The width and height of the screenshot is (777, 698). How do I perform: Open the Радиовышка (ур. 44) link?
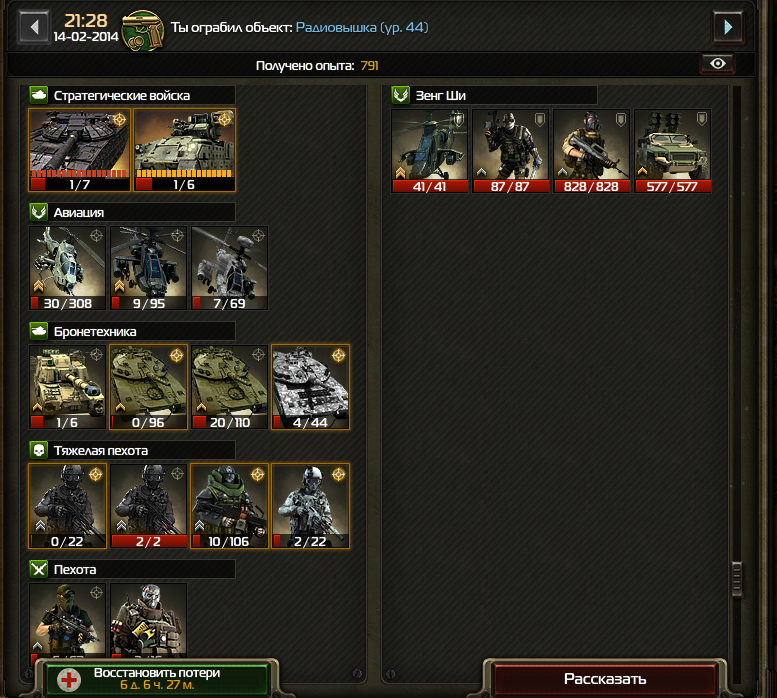point(362,27)
